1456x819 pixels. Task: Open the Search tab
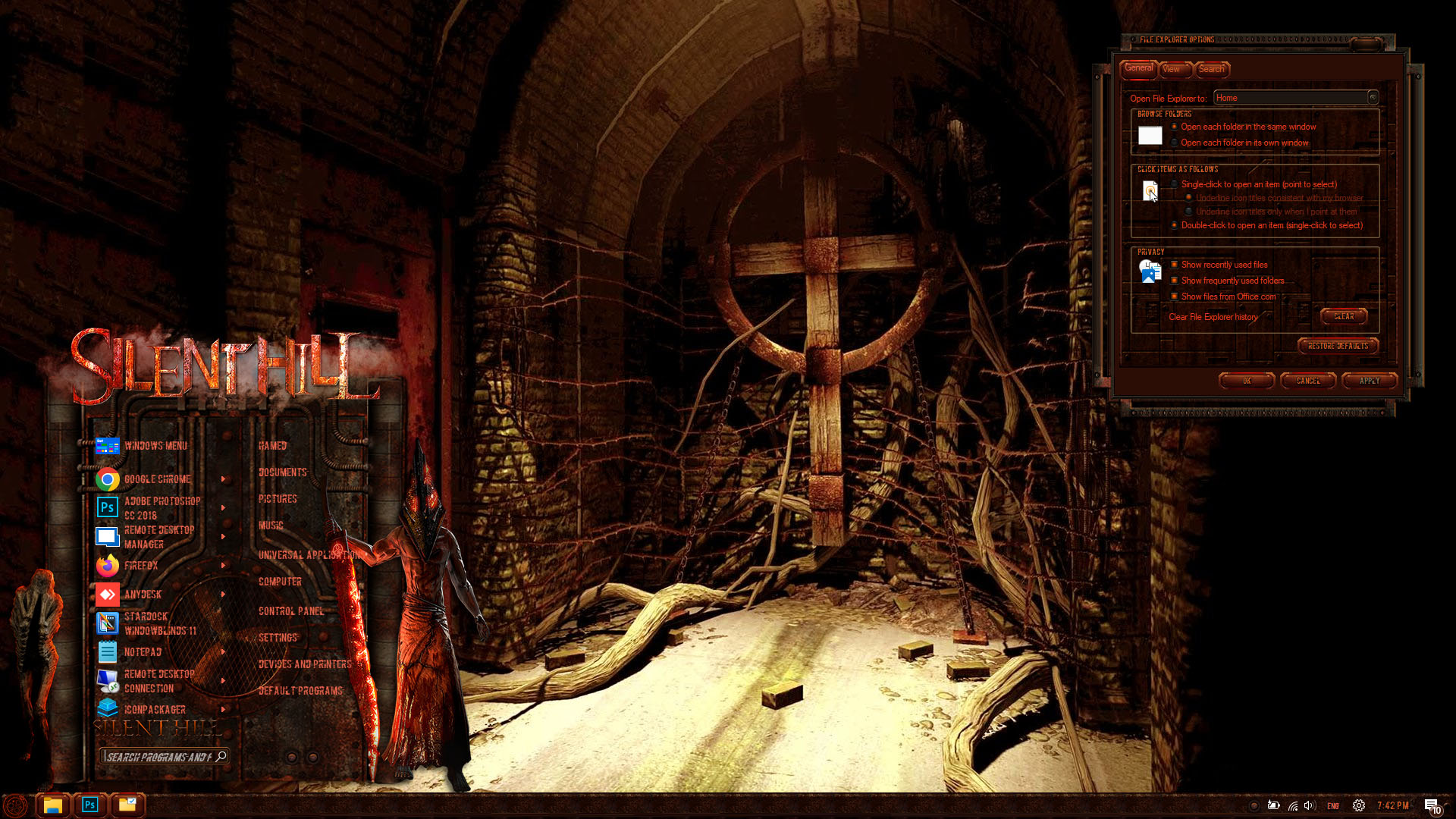coord(1211,69)
